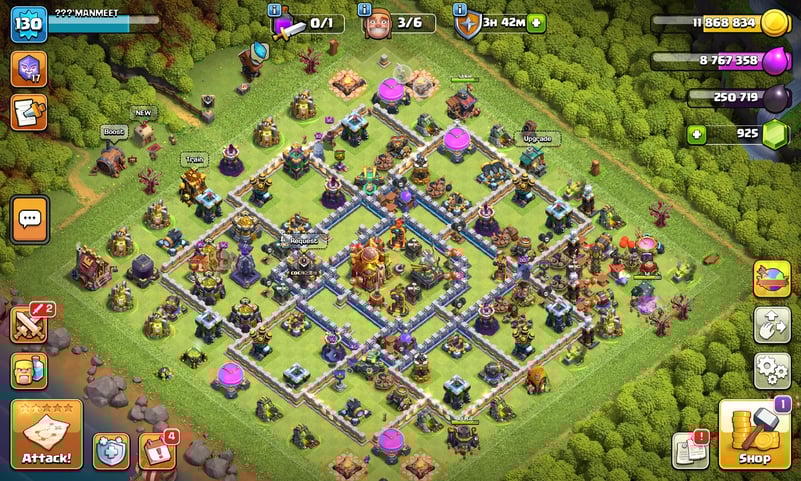Tap the Attack! map button
The height and width of the screenshot is (481, 801).
(x=45, y=435)
